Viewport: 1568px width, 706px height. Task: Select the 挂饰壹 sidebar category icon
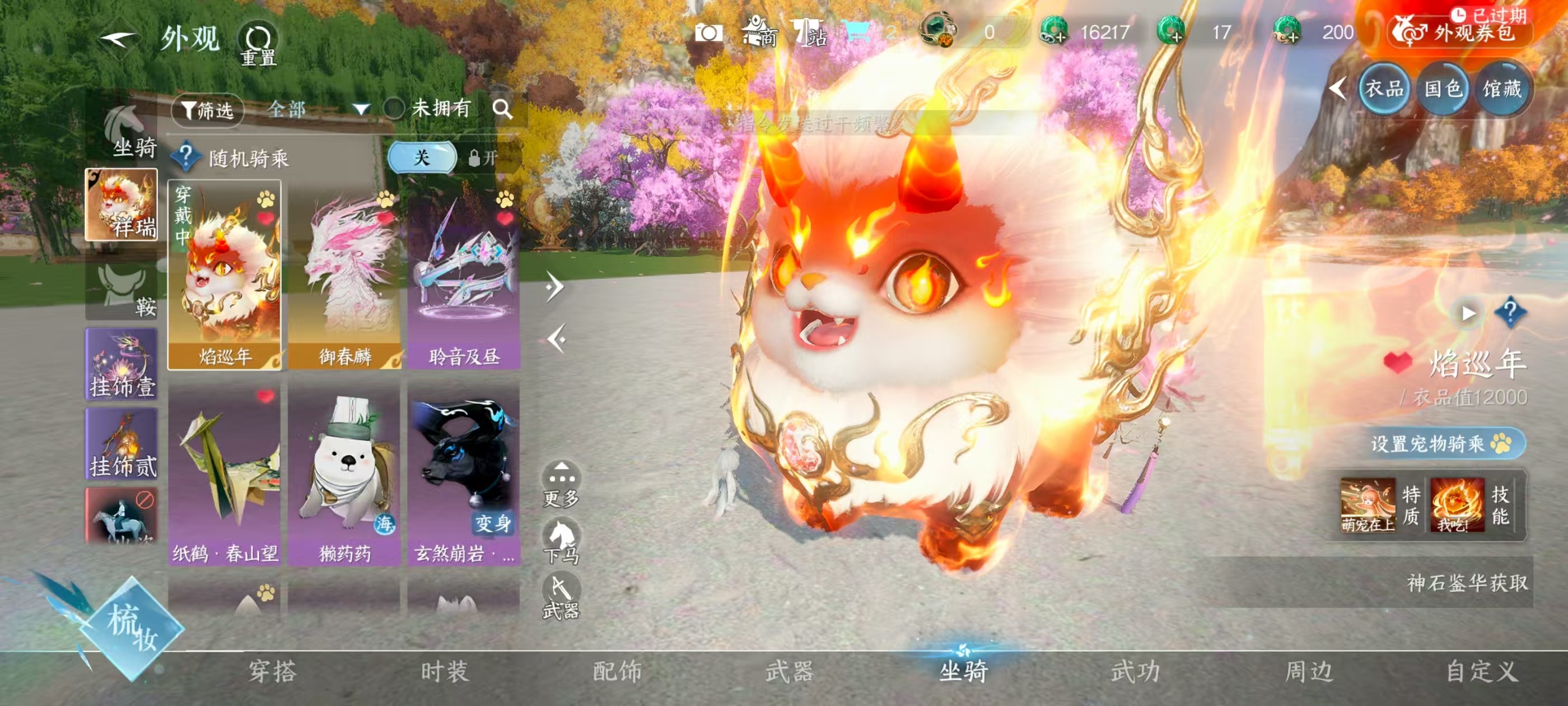tap(120, 363)
